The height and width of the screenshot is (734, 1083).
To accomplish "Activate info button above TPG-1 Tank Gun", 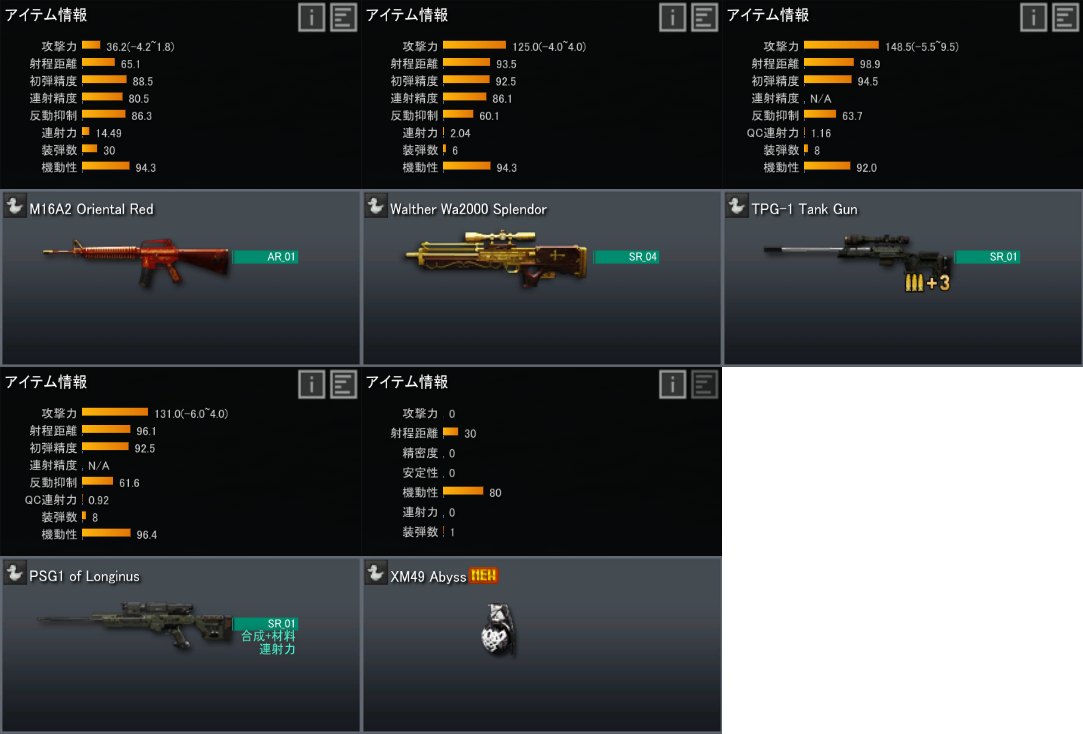I will pyautogui.click(x=1033, y=17).
